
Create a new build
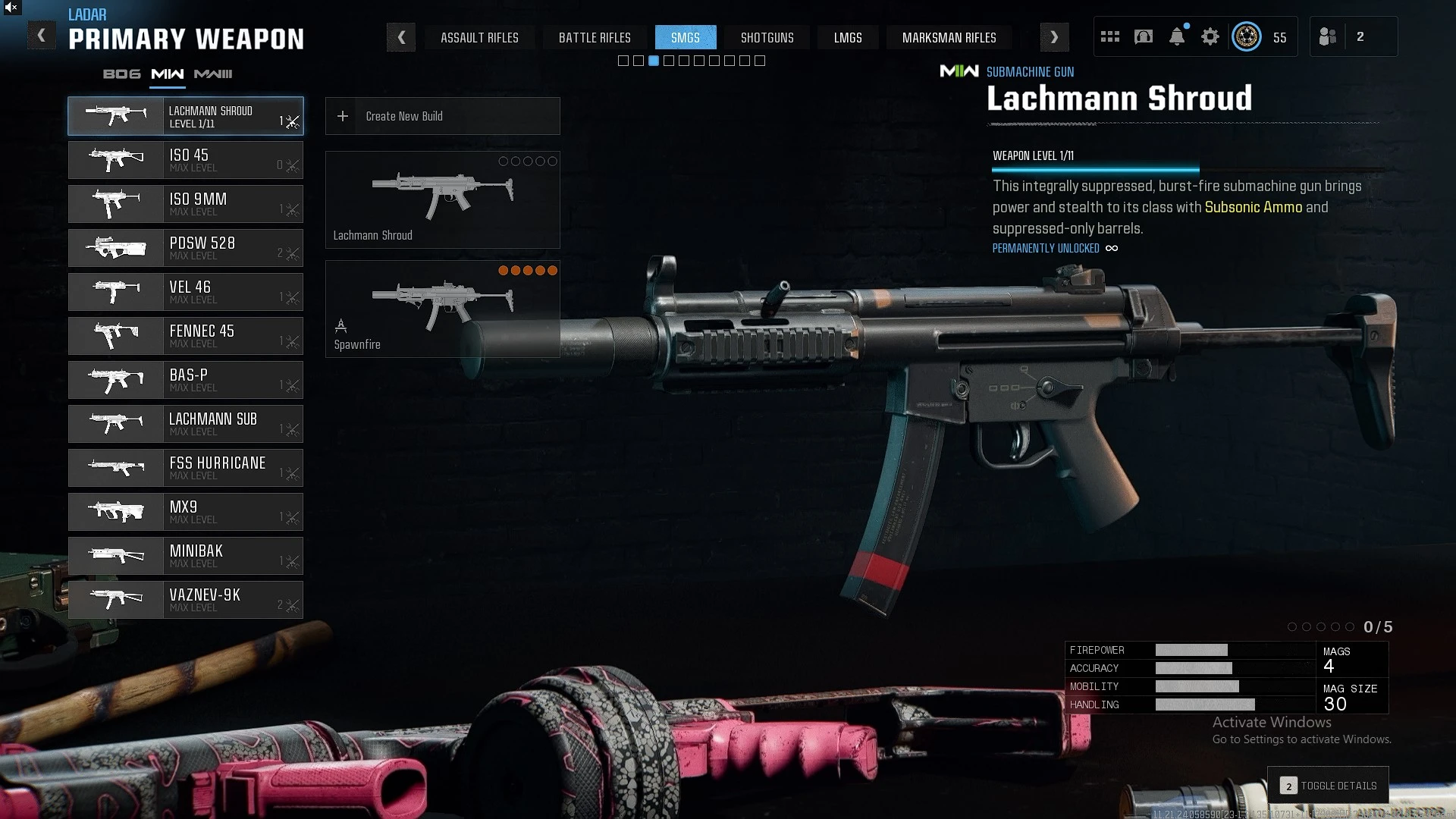click(442, 116)
